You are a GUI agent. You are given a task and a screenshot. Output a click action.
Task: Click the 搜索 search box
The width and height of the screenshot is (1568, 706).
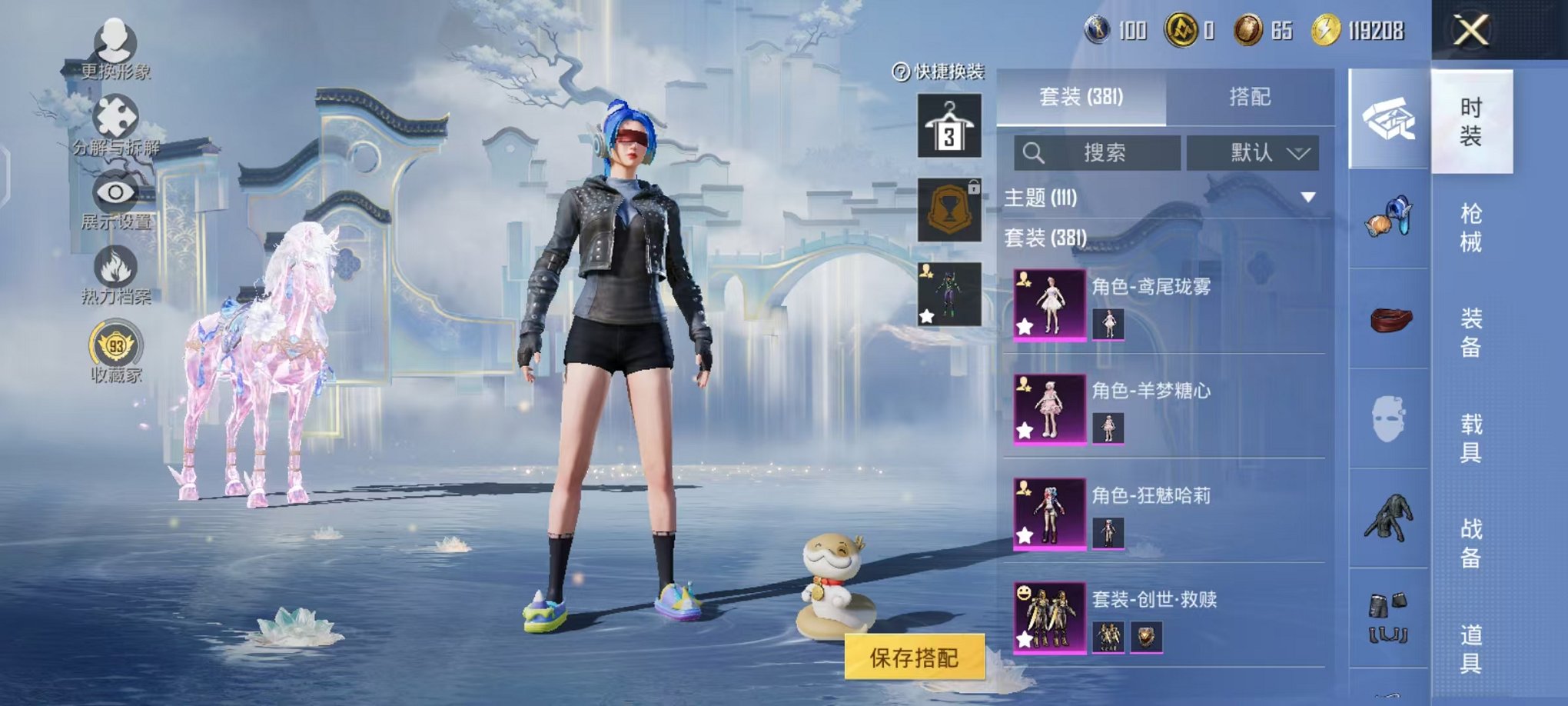pyautogui.click(x=1098, y=153)
